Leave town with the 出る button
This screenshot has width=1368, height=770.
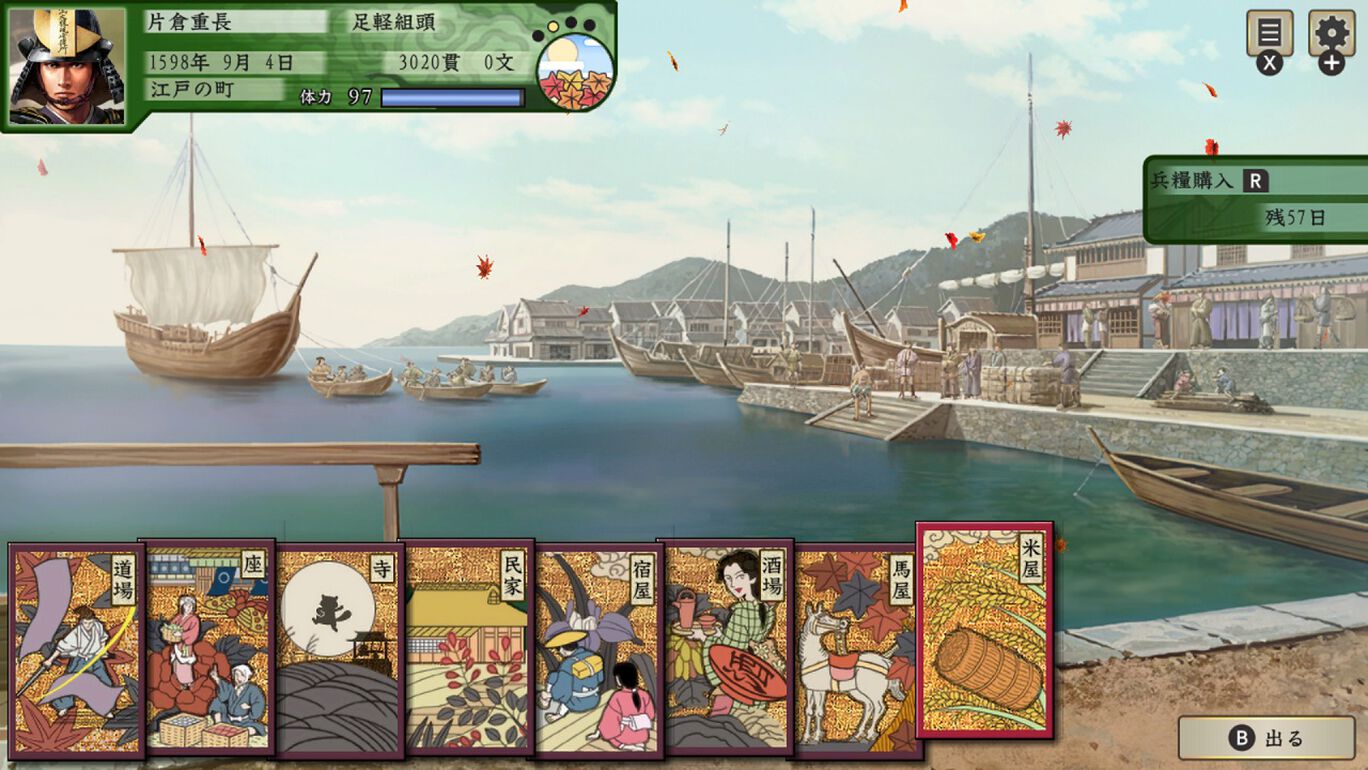(1266, 739)
